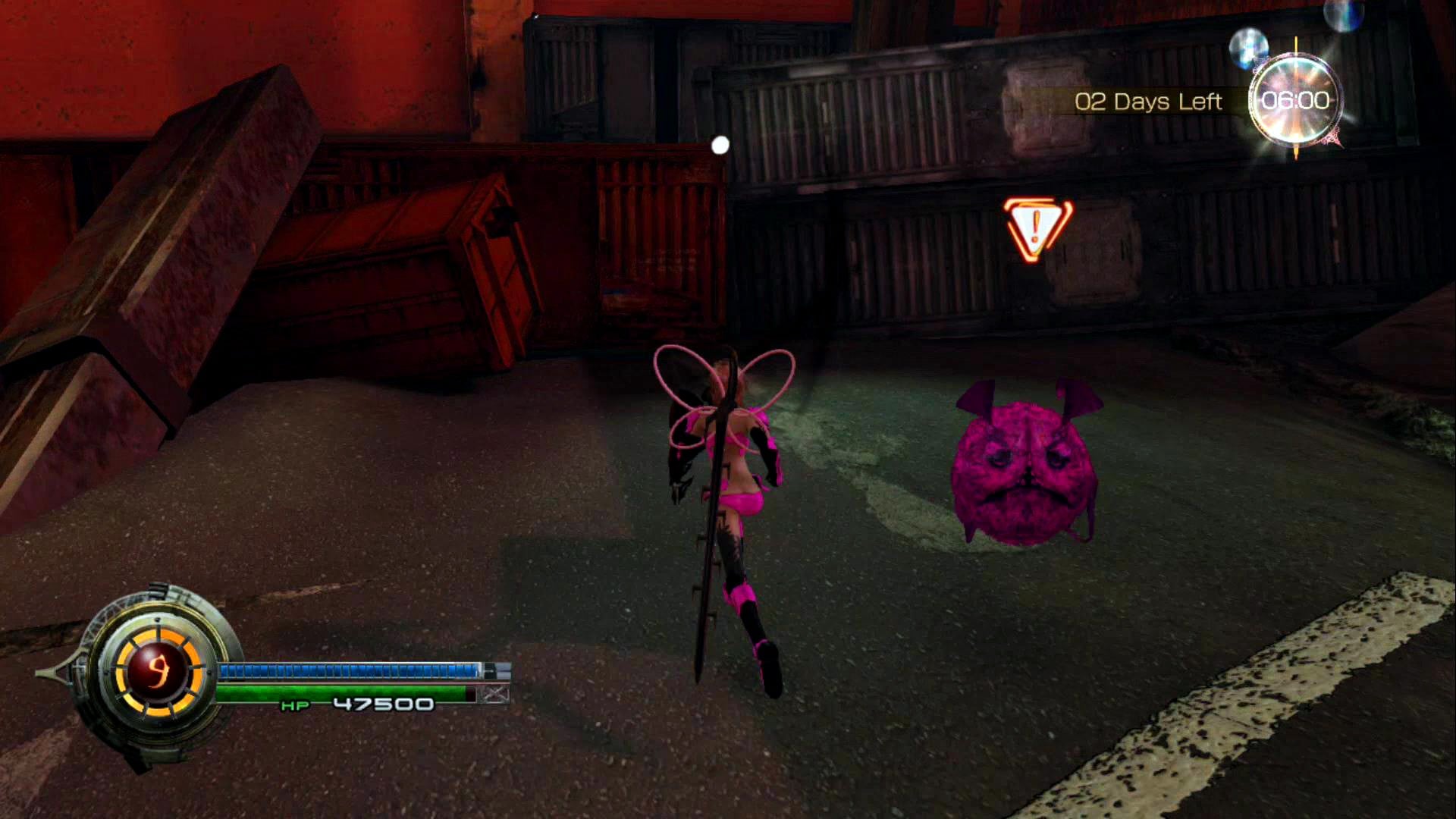Click the red exclamation alert marker

(x=1037, y=228)
